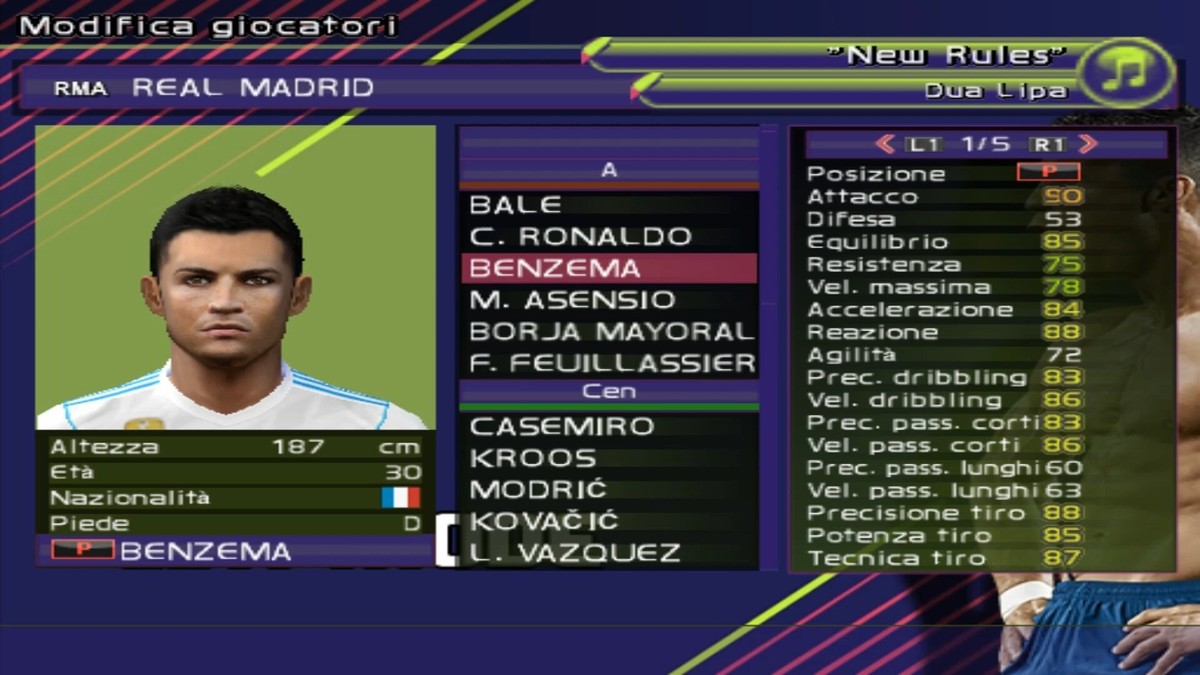
Task: Select BORJA MAYORAL in the list
Action: coord(610,331)
